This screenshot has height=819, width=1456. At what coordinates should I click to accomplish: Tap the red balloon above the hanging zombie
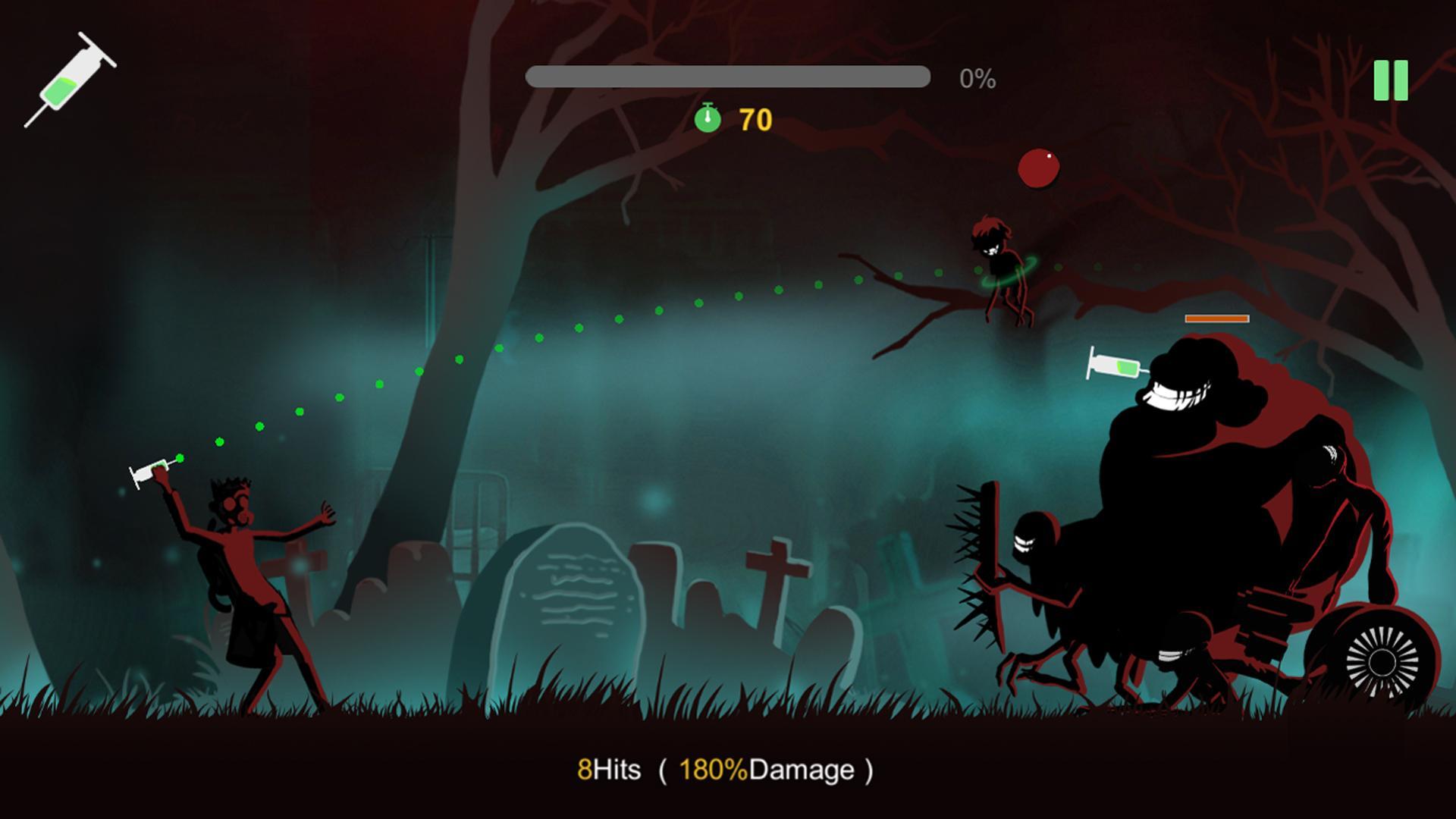pos(1040,168)
